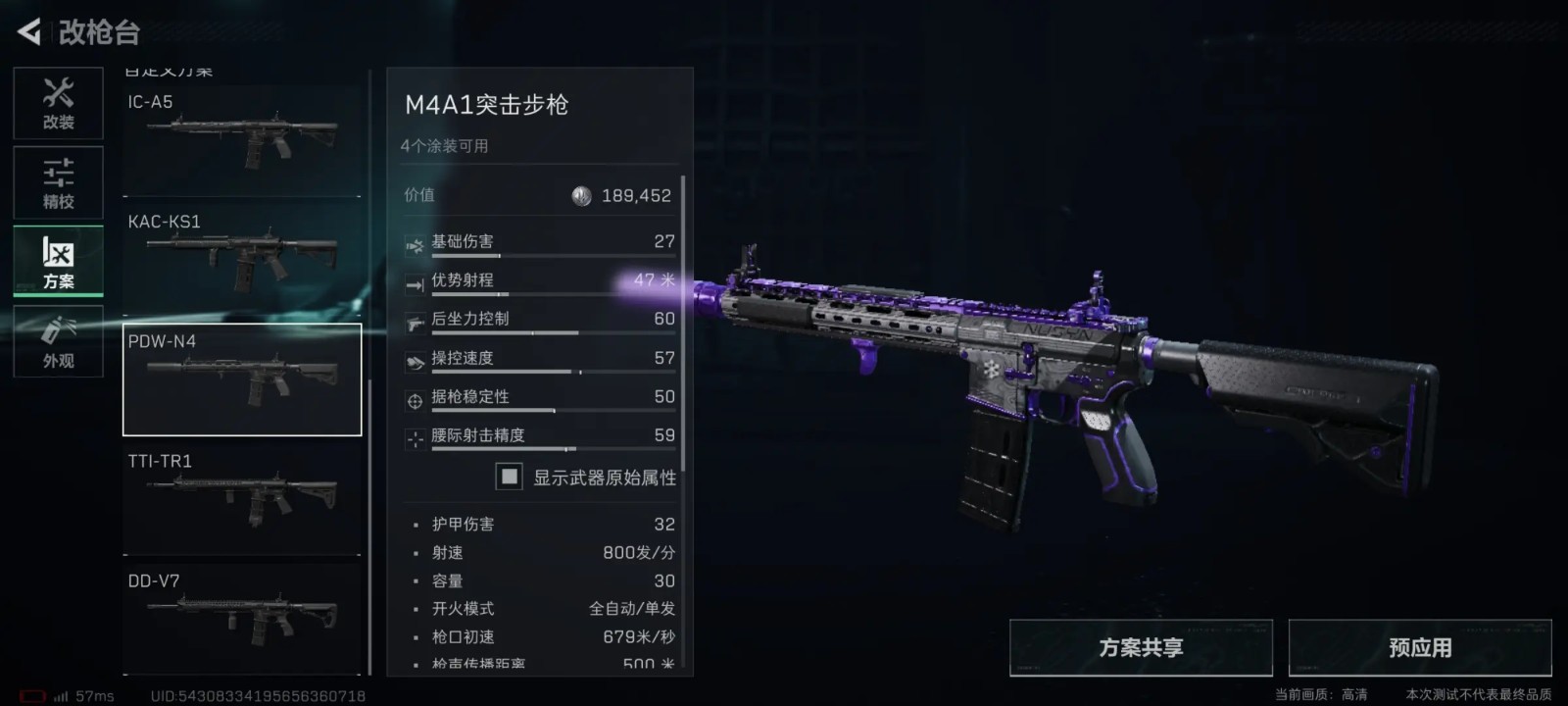
Task: Go back from the 改枪台 screen
Action: point(29,32)
